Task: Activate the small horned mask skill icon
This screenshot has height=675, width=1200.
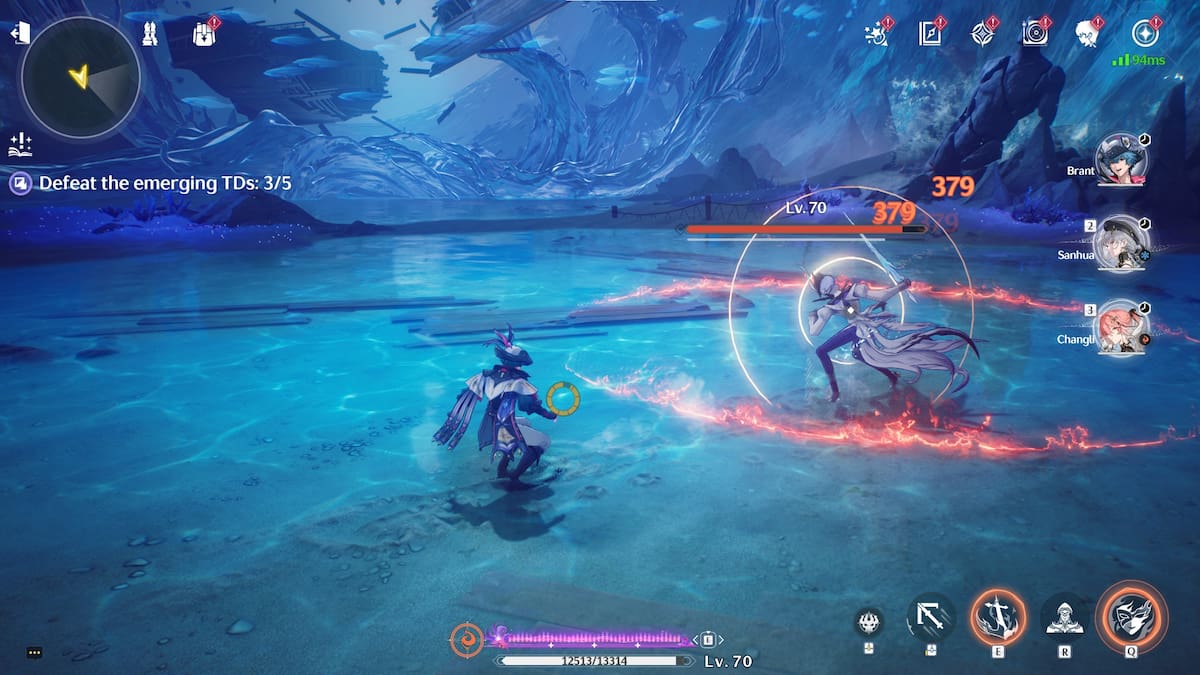Action: click(x=868, y=622)
